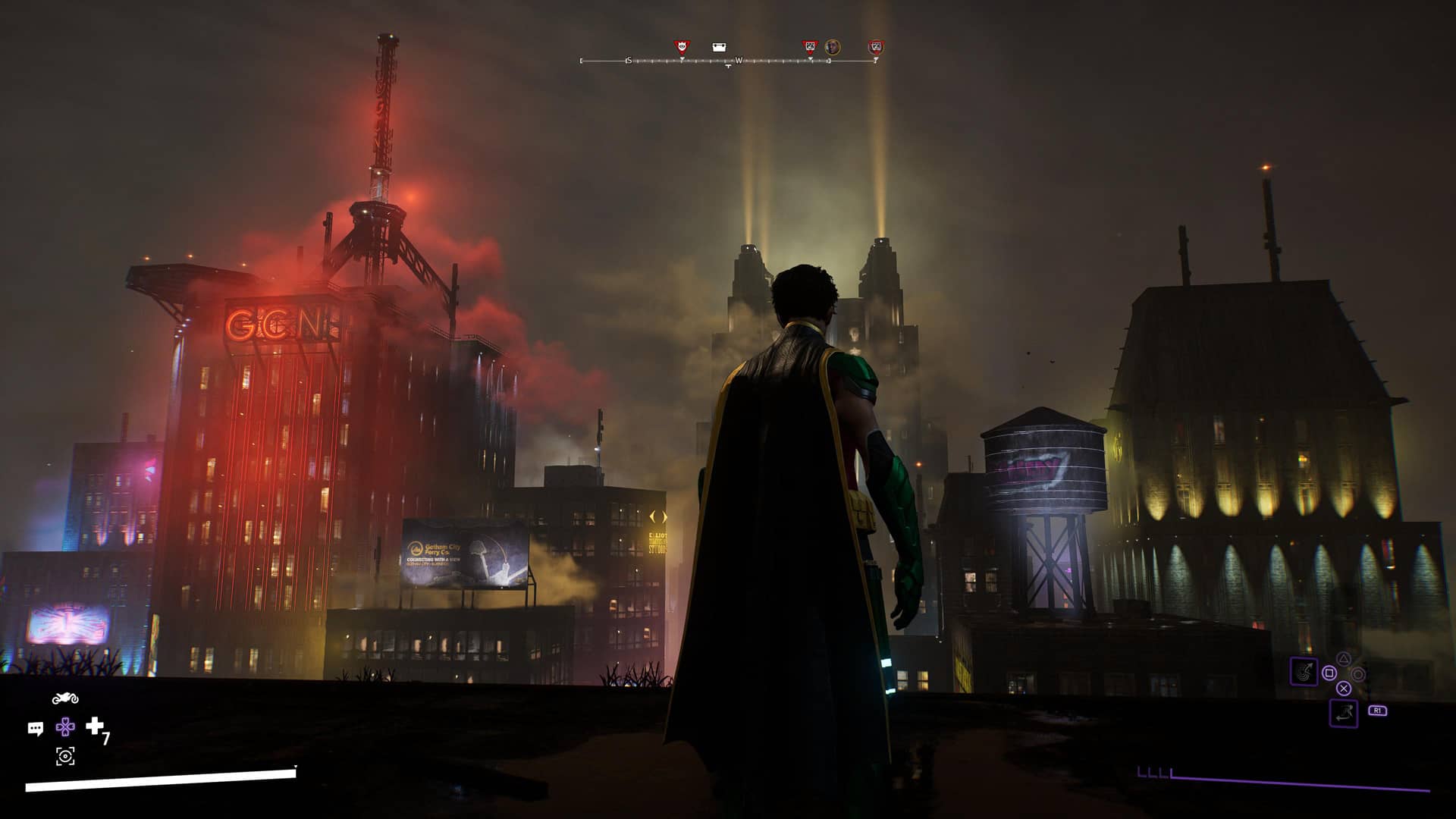
Task: Select the grapple ability icon in highlighted box
Action: (x=1304, y=671)
